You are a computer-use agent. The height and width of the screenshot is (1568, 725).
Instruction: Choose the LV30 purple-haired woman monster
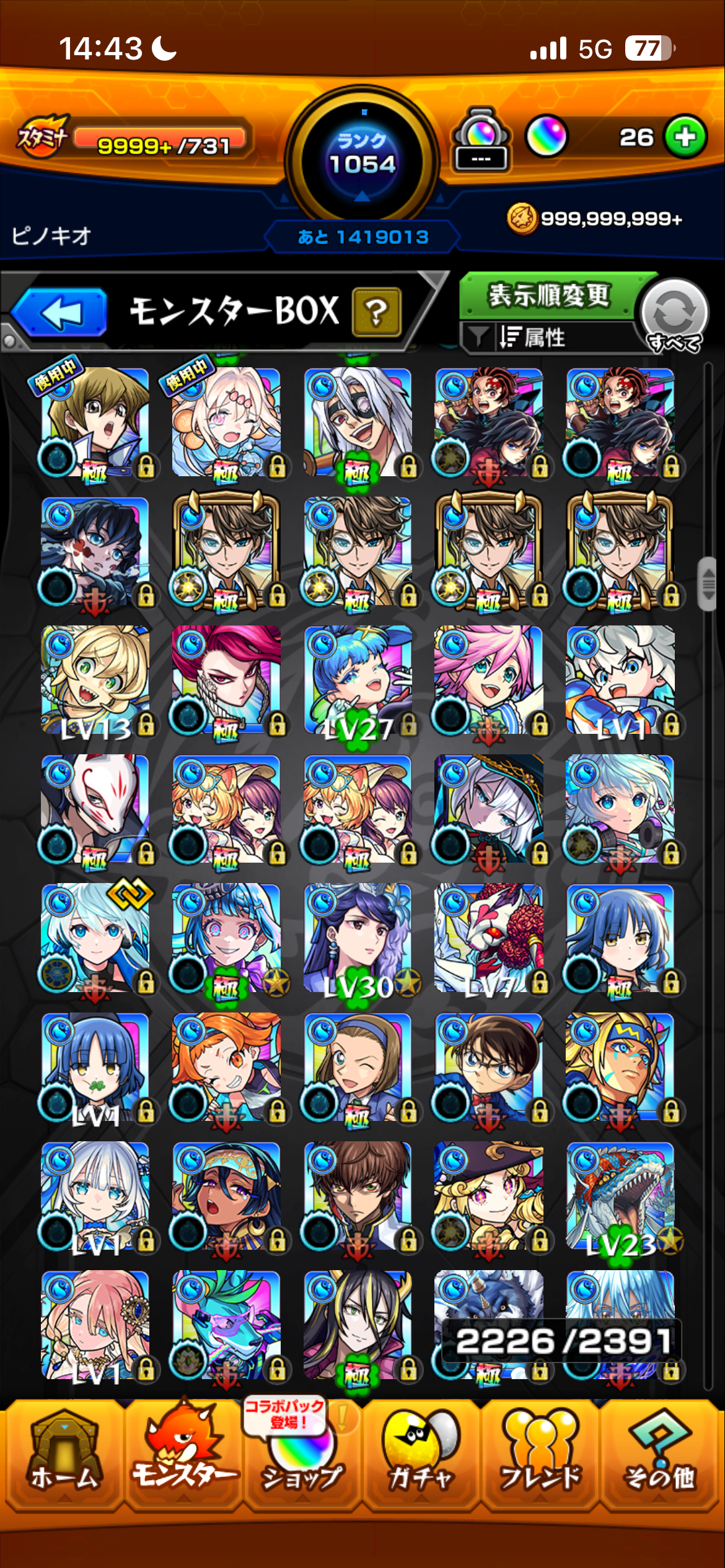[358, 938]
